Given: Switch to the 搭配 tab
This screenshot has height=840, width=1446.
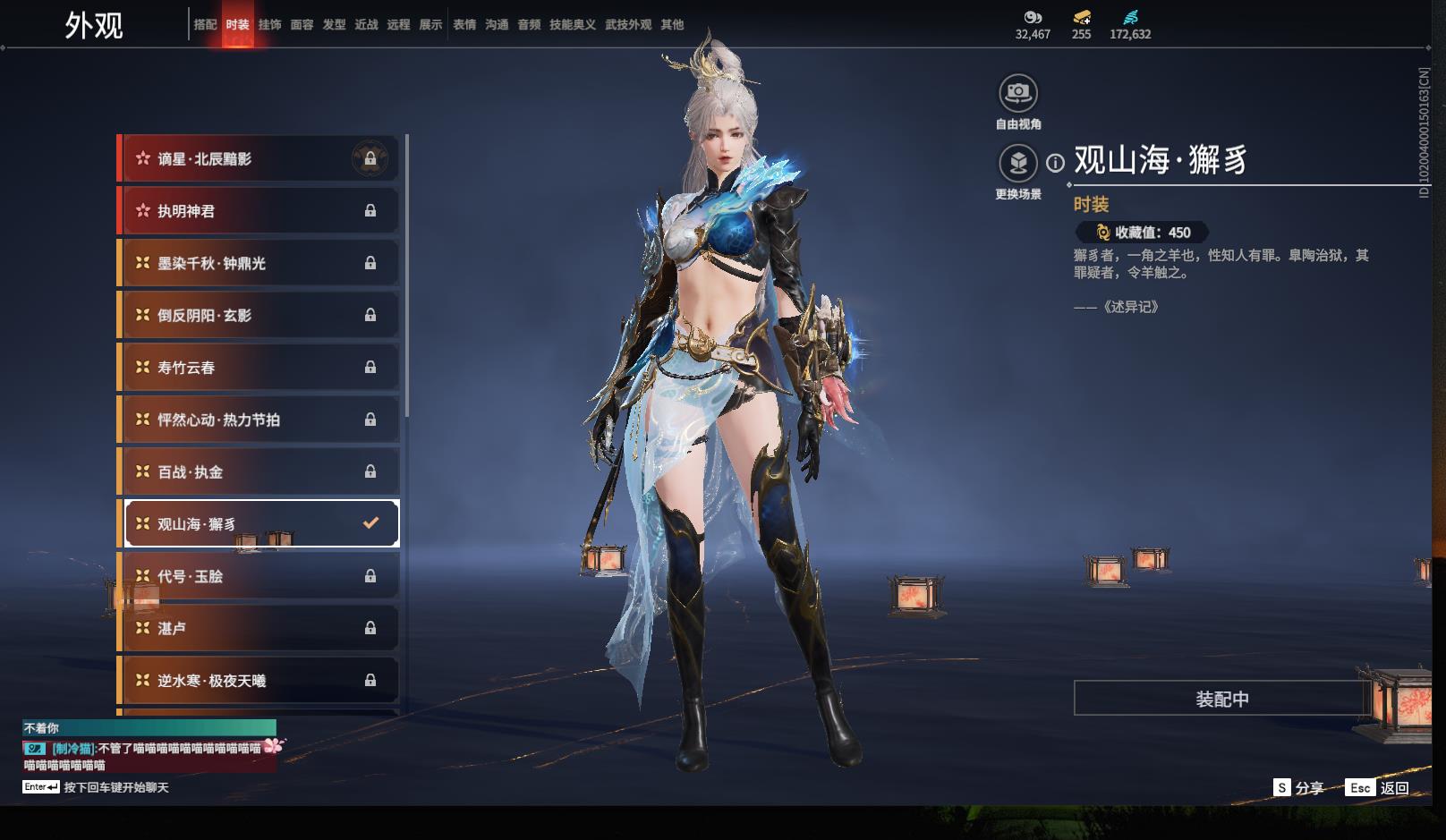Looking at the screenshot, I should coord(205,25).
